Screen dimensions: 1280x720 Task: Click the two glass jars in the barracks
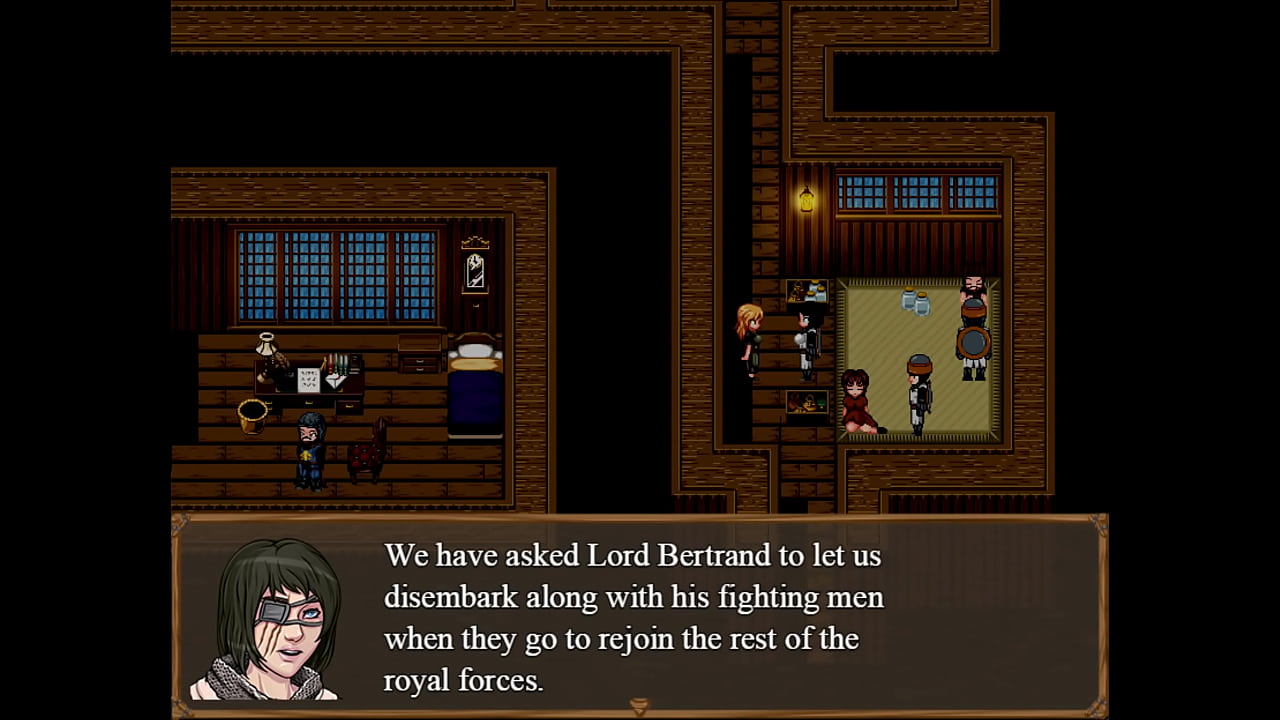917,302
